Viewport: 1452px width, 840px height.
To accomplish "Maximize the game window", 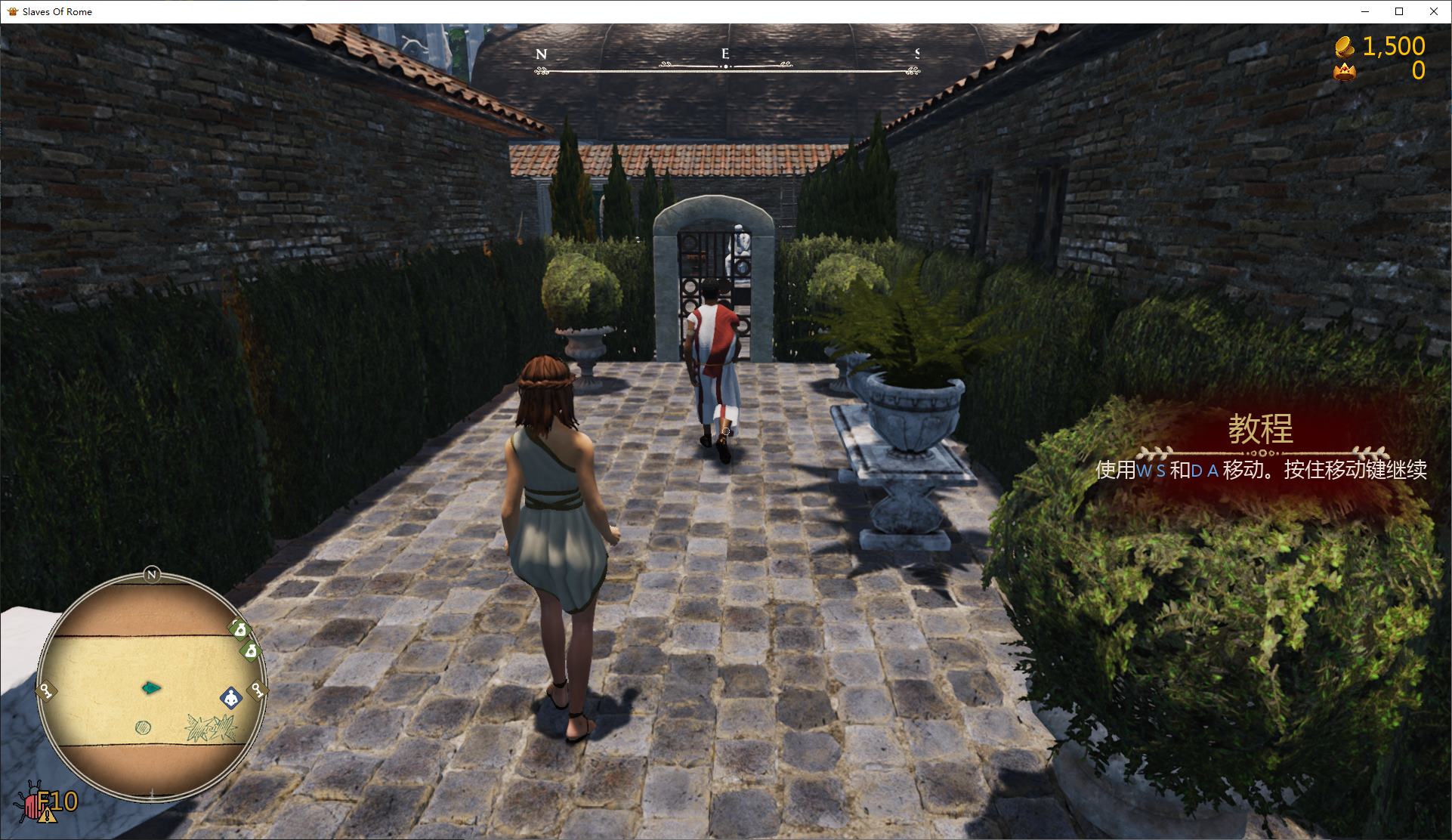I will tap(1398, 11).
